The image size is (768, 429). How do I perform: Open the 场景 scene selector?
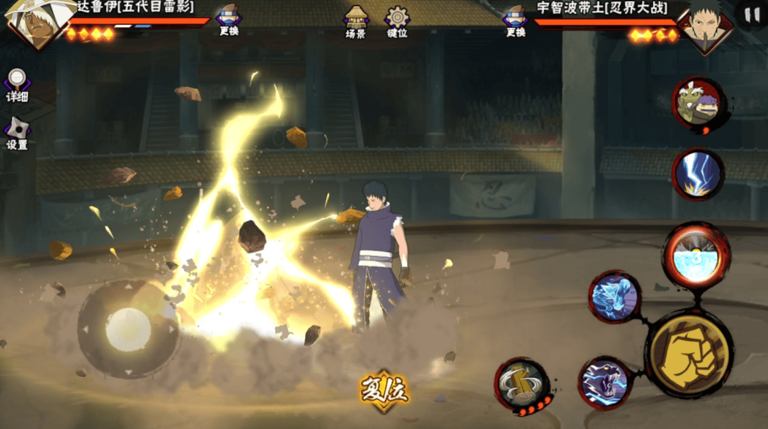(x=356, y=21)
